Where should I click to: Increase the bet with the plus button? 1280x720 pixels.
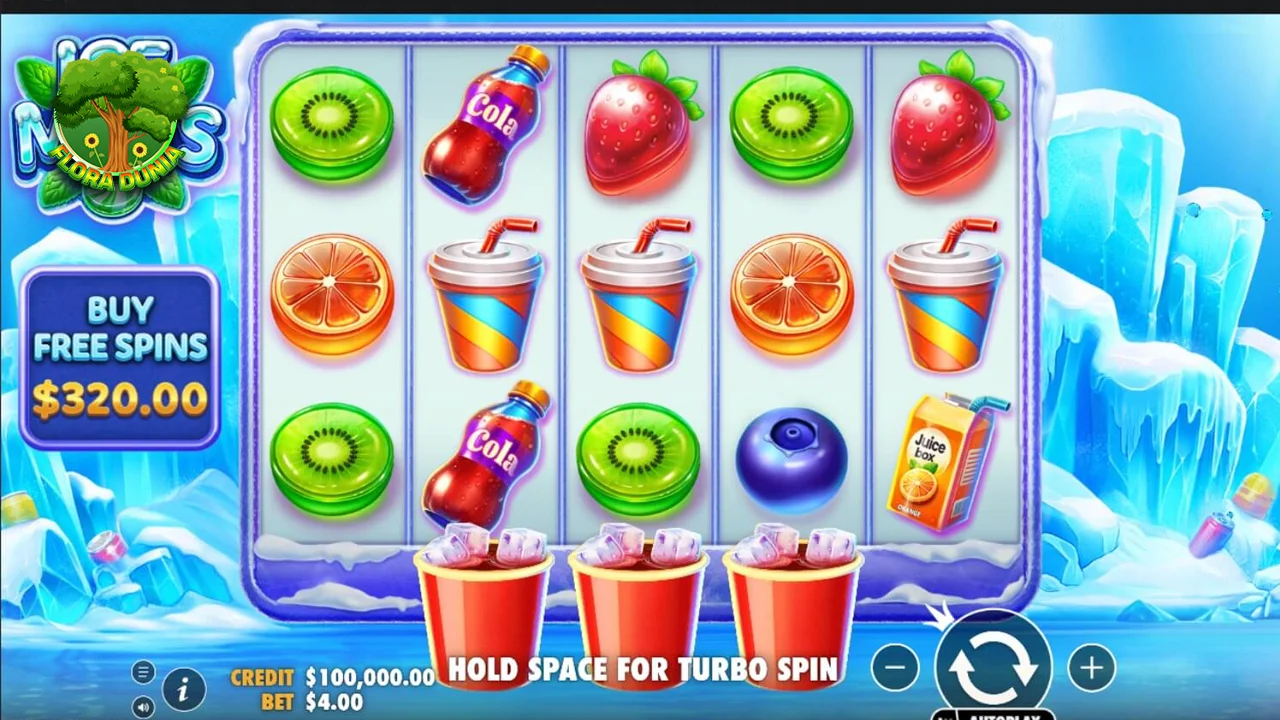(x=1091, y=668)
